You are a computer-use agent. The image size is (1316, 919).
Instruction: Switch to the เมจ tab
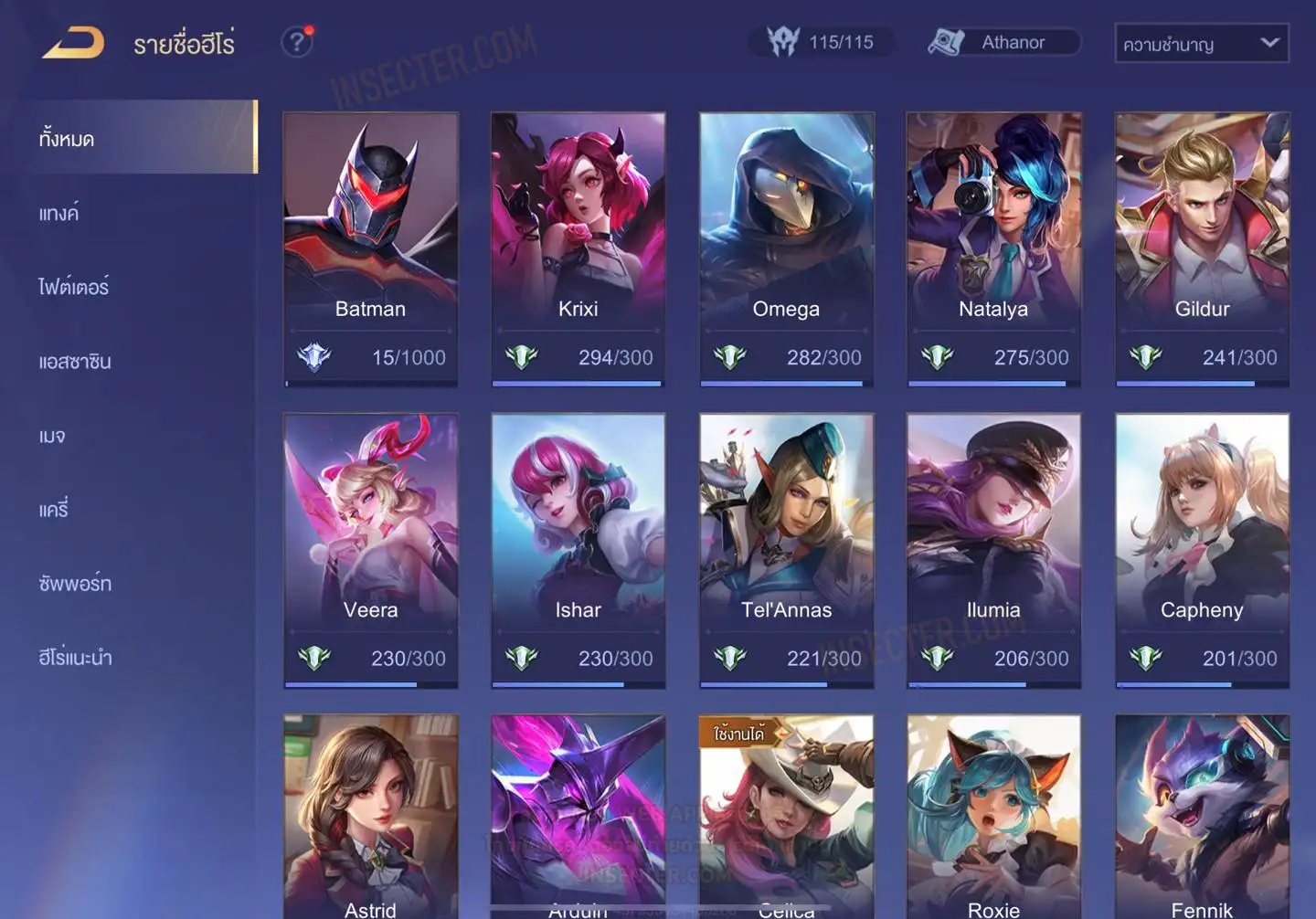[52, 436]
